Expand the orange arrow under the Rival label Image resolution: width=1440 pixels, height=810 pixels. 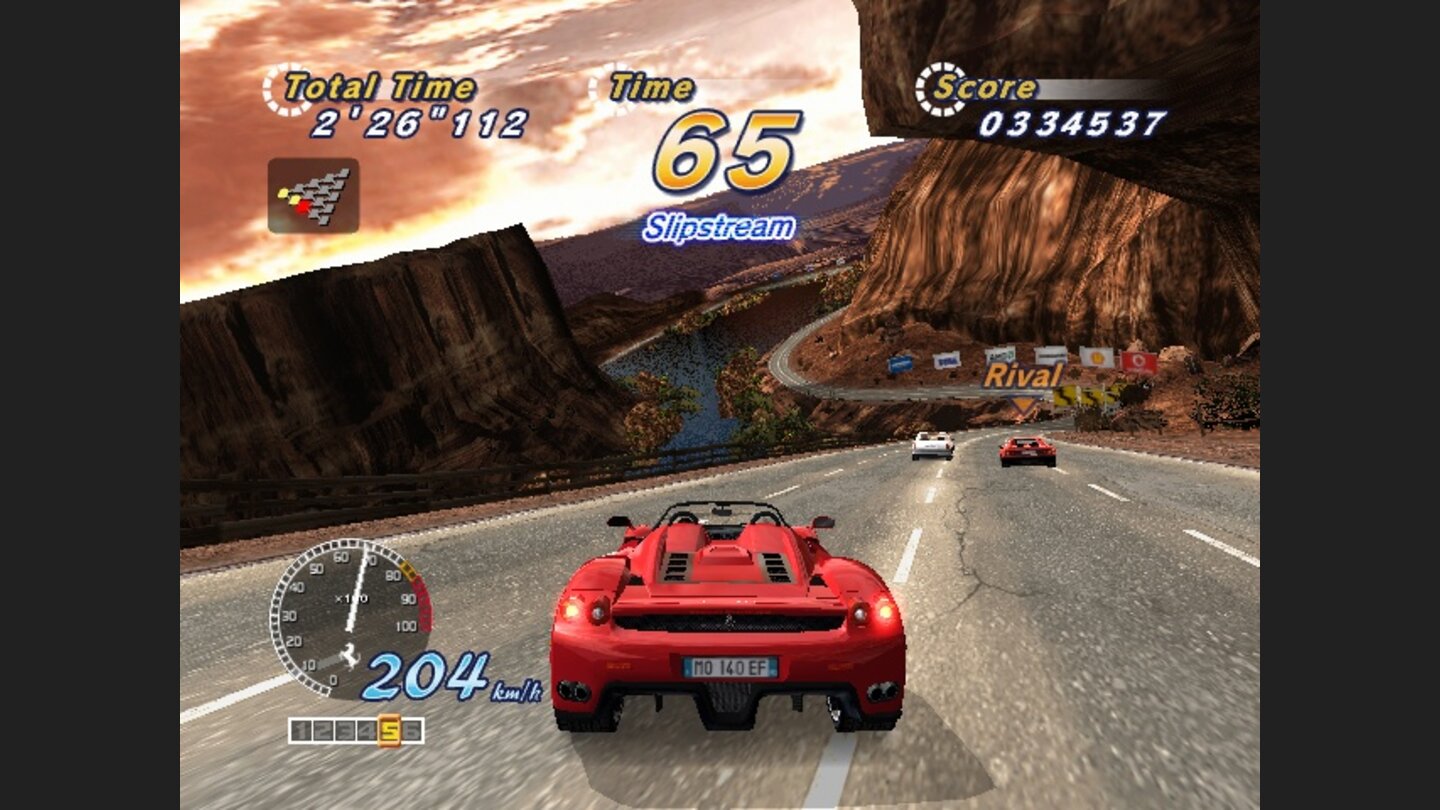(1023, 404)
